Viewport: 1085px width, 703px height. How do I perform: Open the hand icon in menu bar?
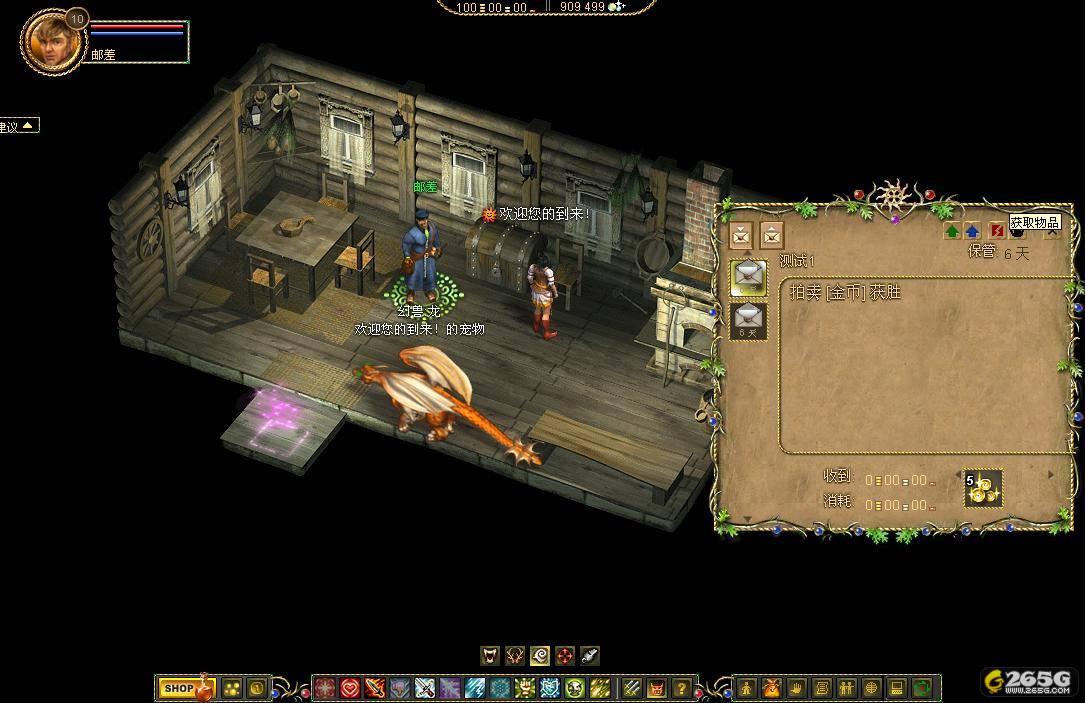click(x=797, y=688)
